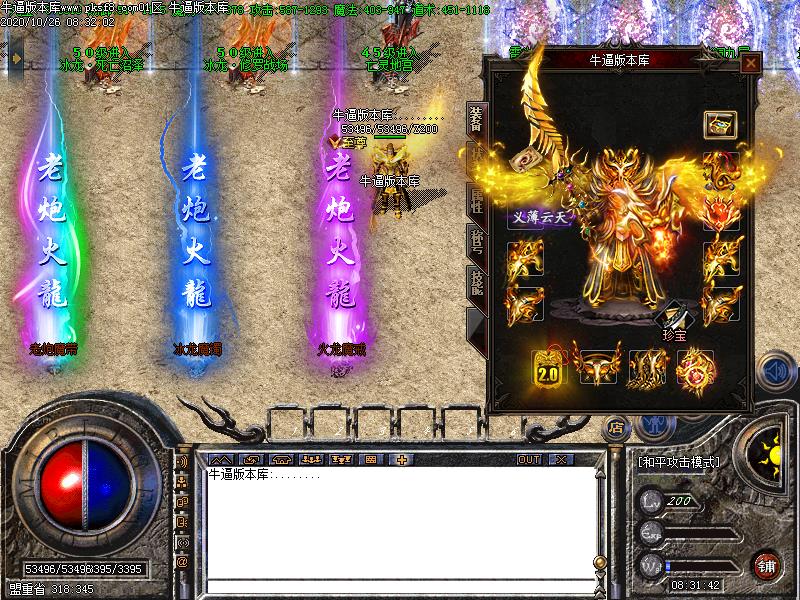The width and height of the screenshot is (800, 600).
Task: Select the 2.0 golden medal slot
Action: pos(548,368)
